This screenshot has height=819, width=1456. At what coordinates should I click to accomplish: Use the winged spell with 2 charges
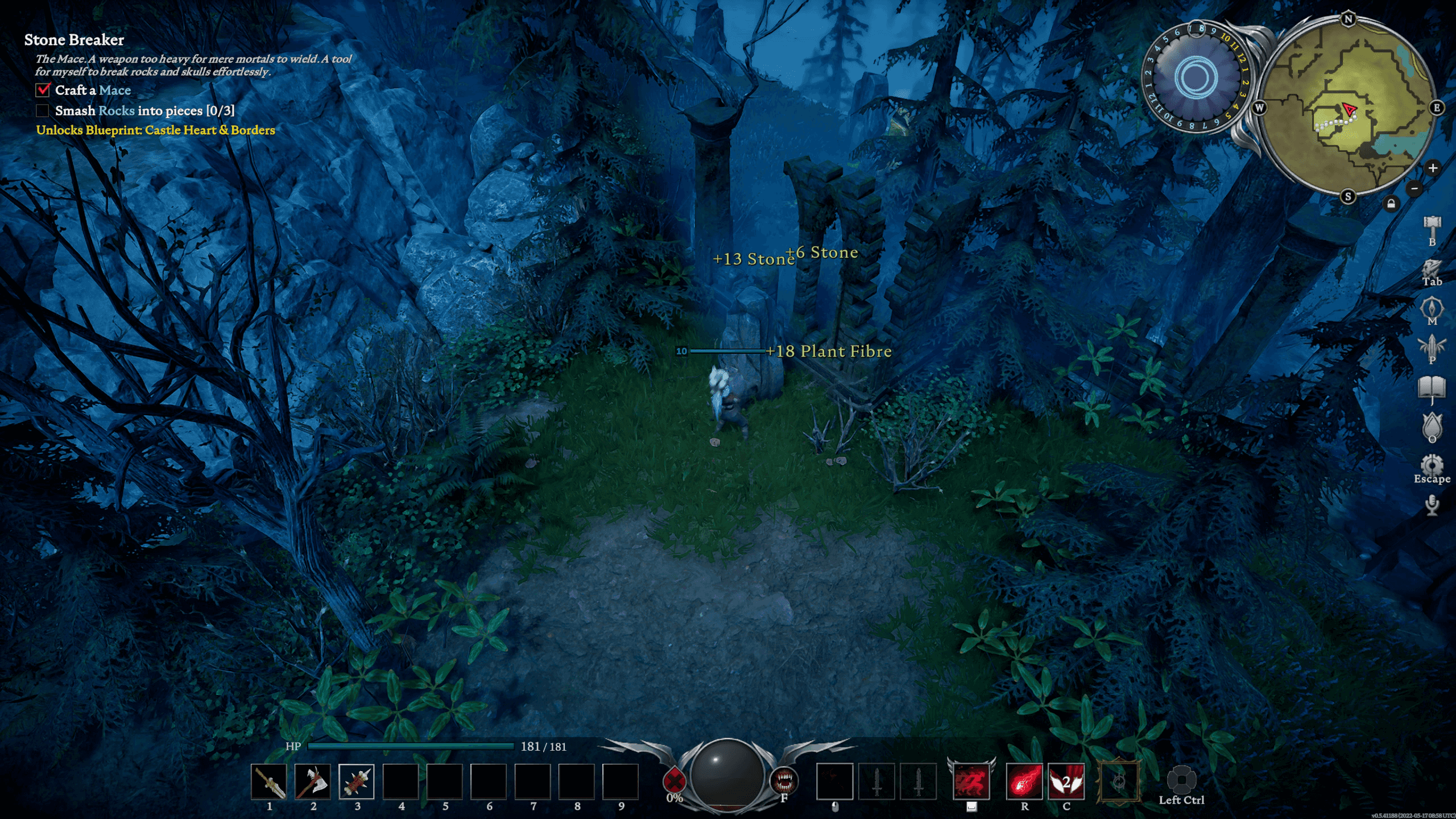point(1066,781)
